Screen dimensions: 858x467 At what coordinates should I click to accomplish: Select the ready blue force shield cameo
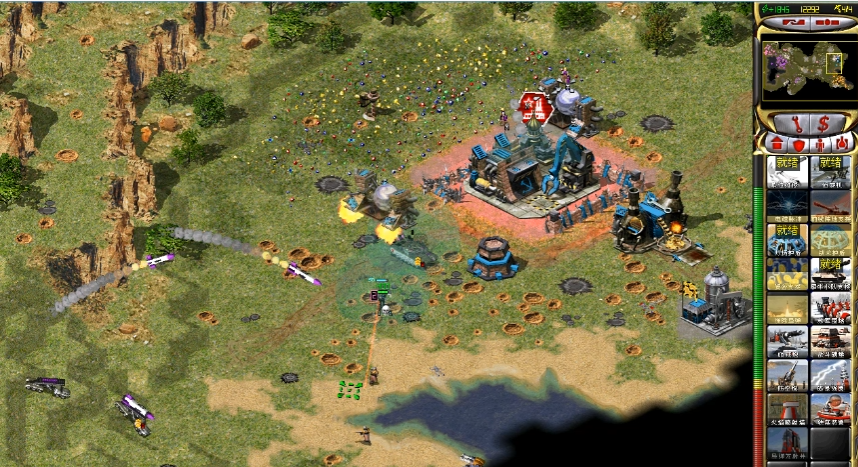[787, 239]
